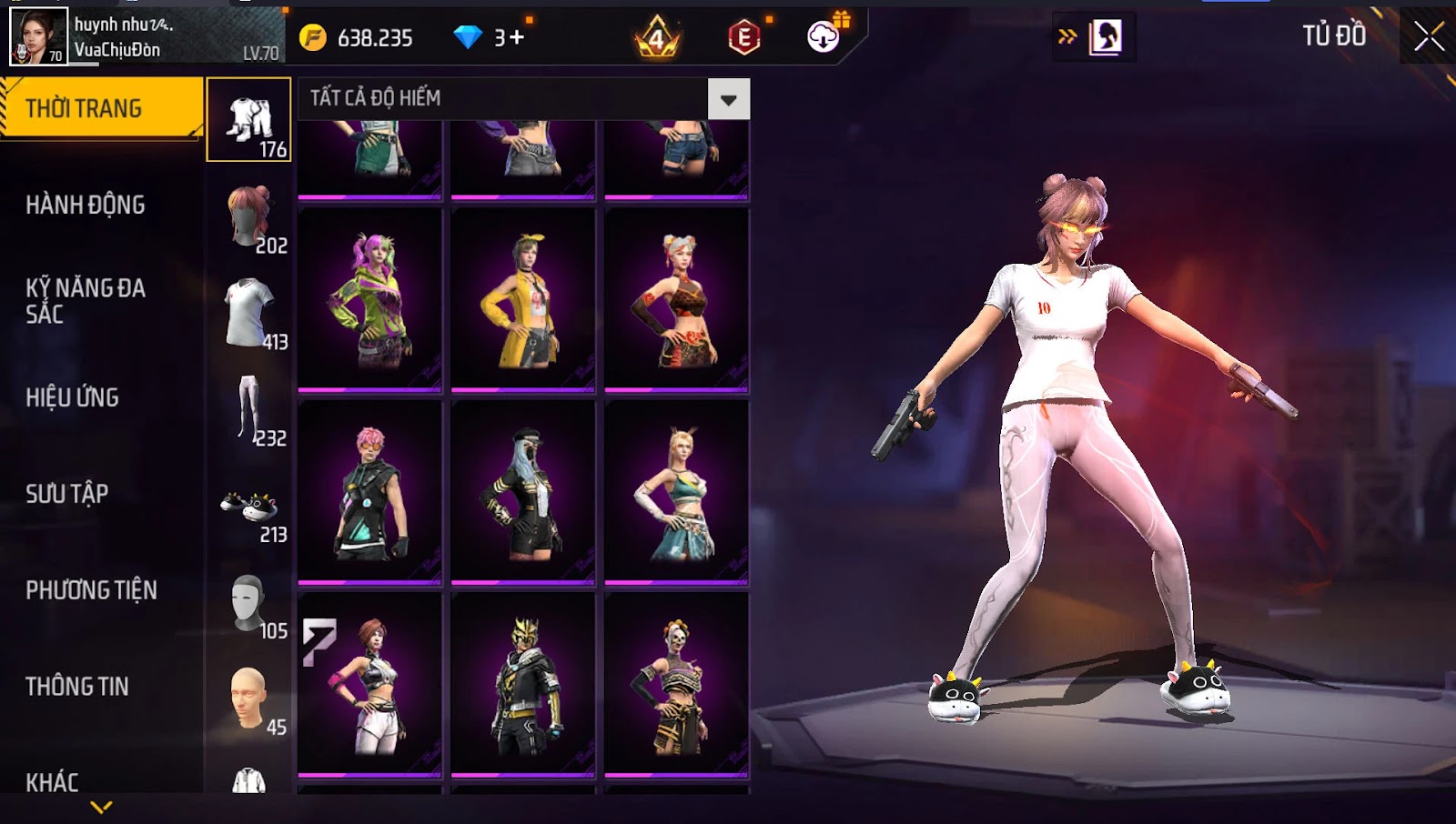Image resolution: width=1456 pixels, height=824 pixels.
Task: Choose the outfit sets subcategory showing 176
Action: [x=249, y=120]
